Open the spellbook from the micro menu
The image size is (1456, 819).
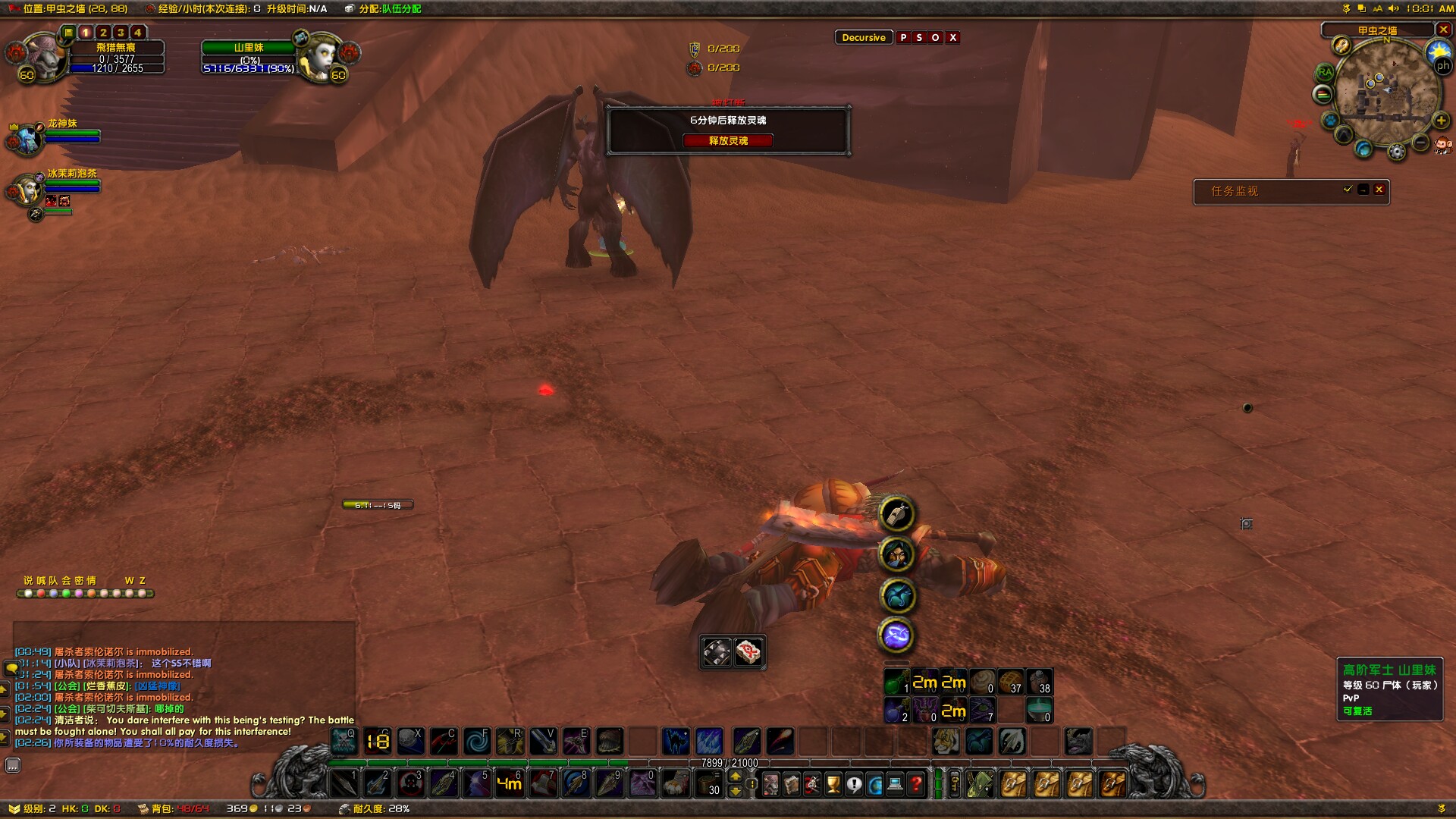(x=791, y=785)
